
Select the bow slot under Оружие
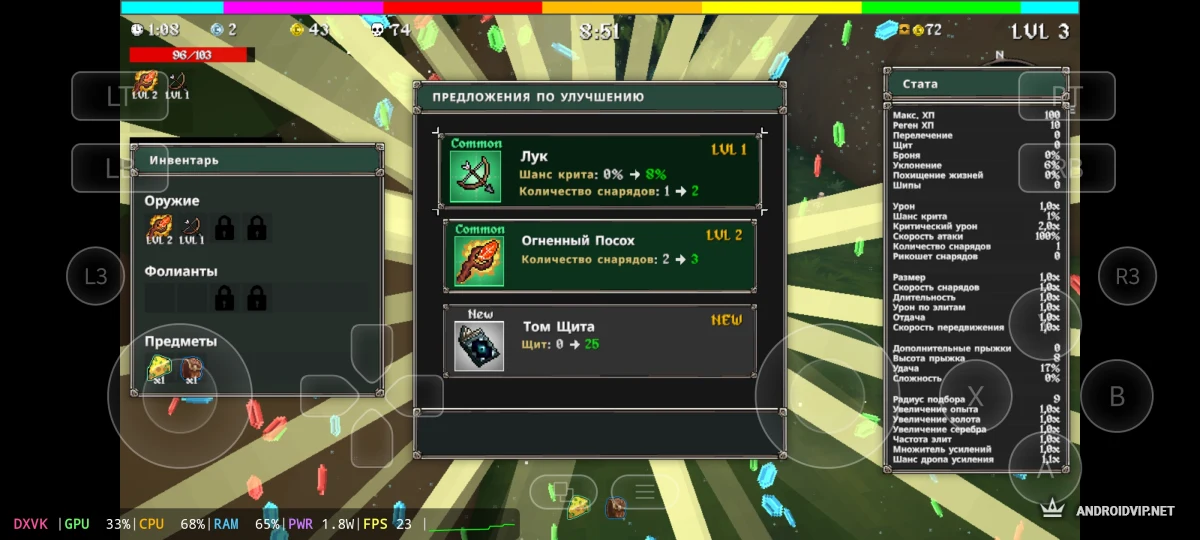pyautogui.click(x=192, y=229)
